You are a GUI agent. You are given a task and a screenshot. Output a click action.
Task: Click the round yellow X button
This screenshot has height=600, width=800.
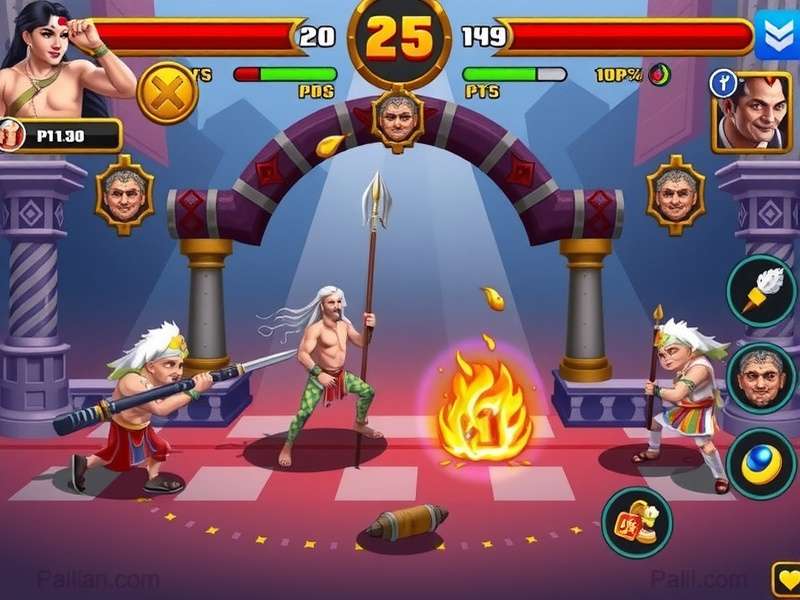[x=167, y=93]
